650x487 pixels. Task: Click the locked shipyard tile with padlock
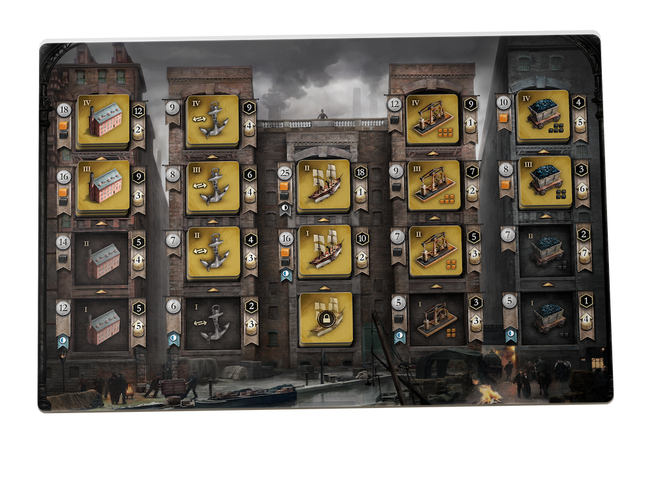point(324,317)
